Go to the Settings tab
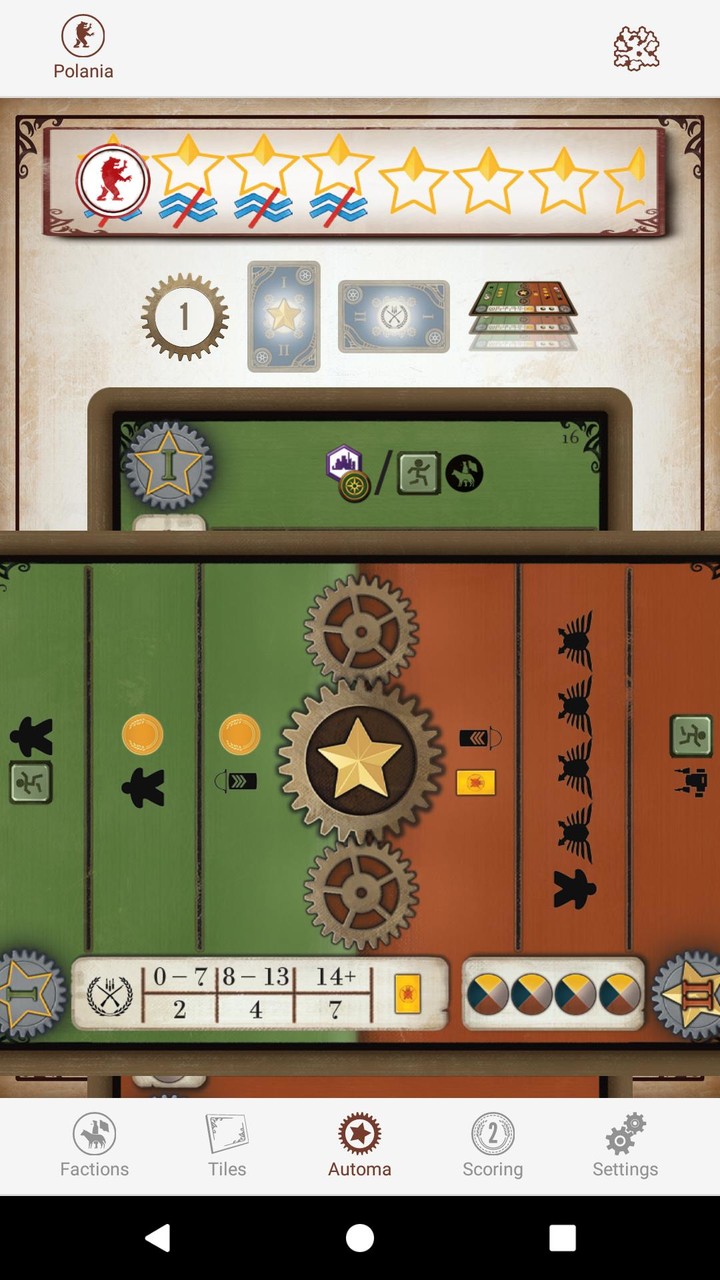Screen dimensions: 720x1280 point(625,1146)
